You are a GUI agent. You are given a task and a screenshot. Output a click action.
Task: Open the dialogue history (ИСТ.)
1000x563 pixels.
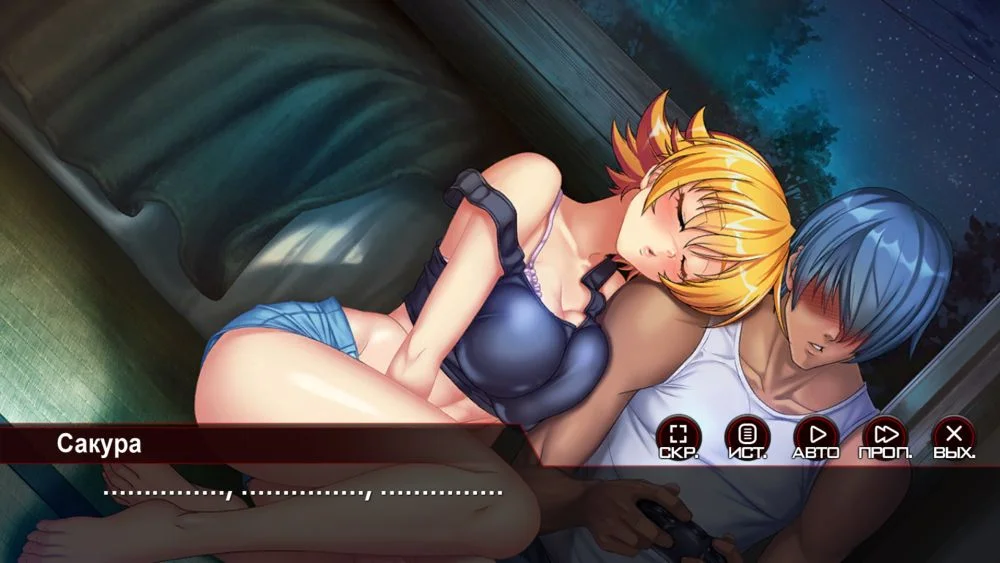747,436
